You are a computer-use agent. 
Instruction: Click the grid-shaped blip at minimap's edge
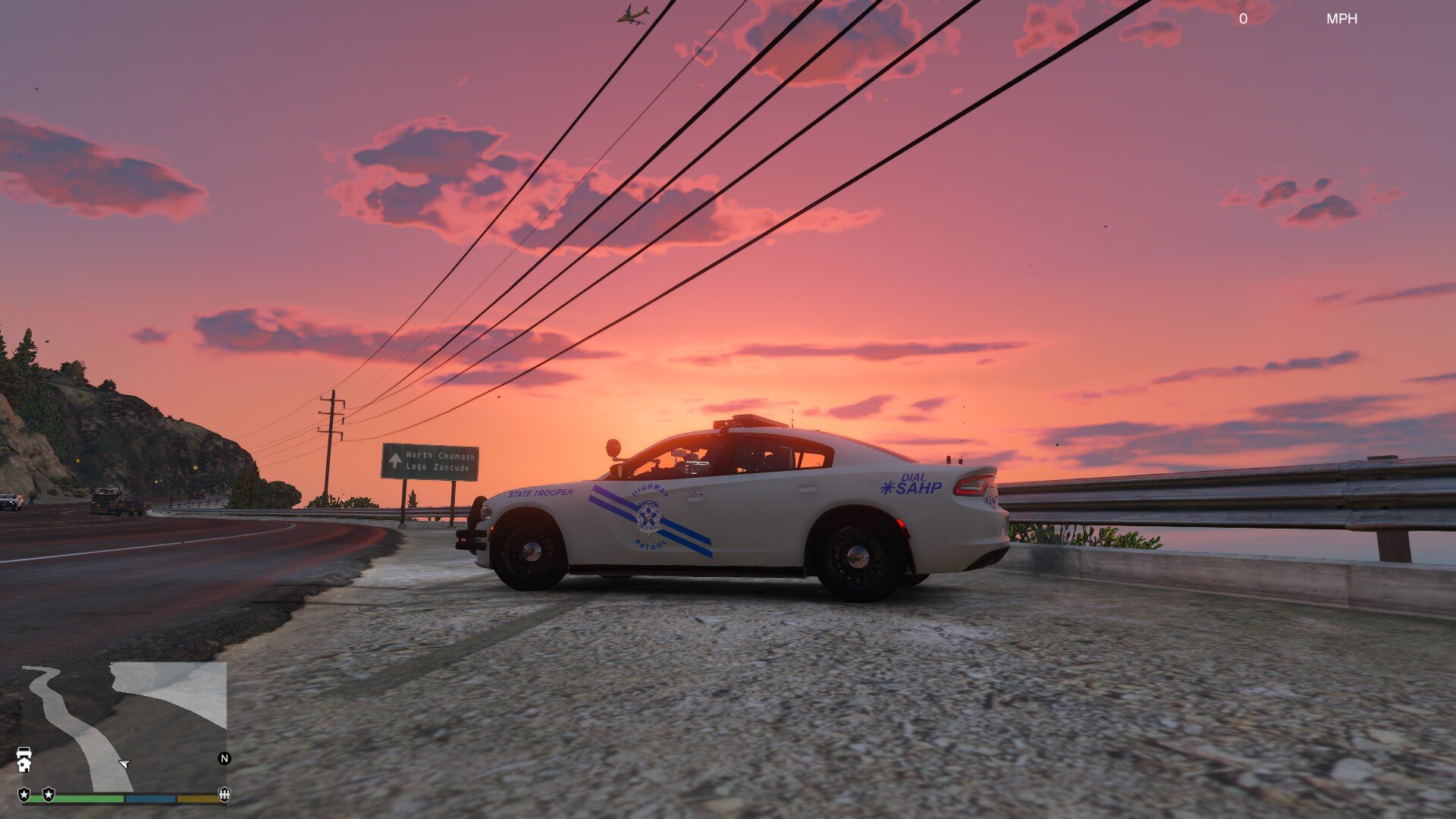[224, 794]
